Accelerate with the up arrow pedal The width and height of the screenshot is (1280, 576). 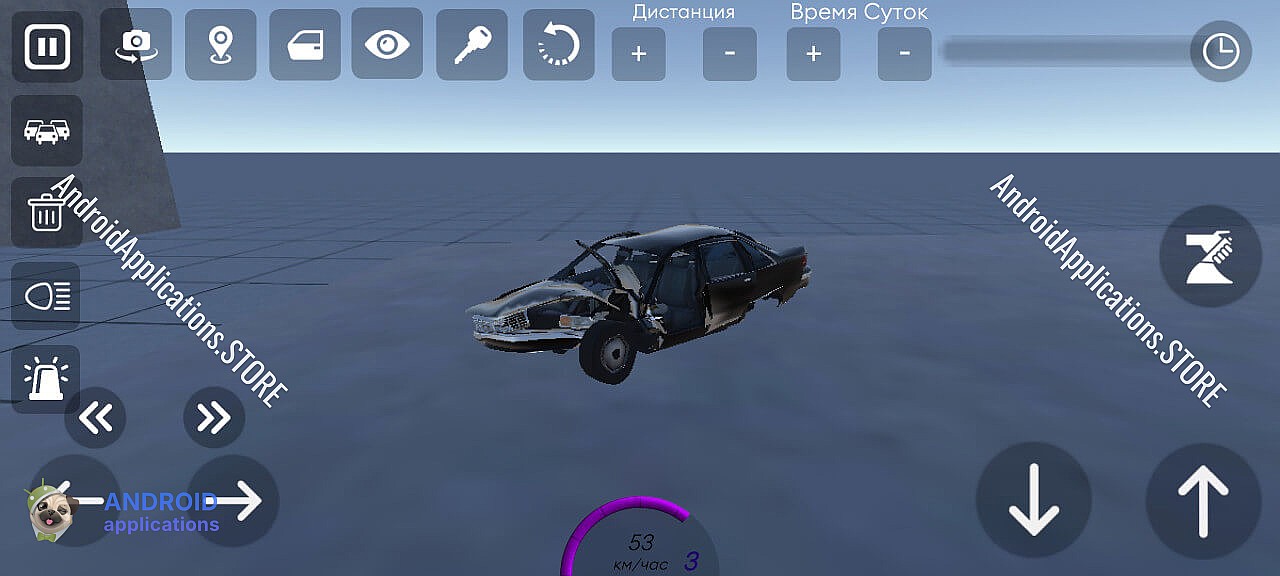point(1203,501)
